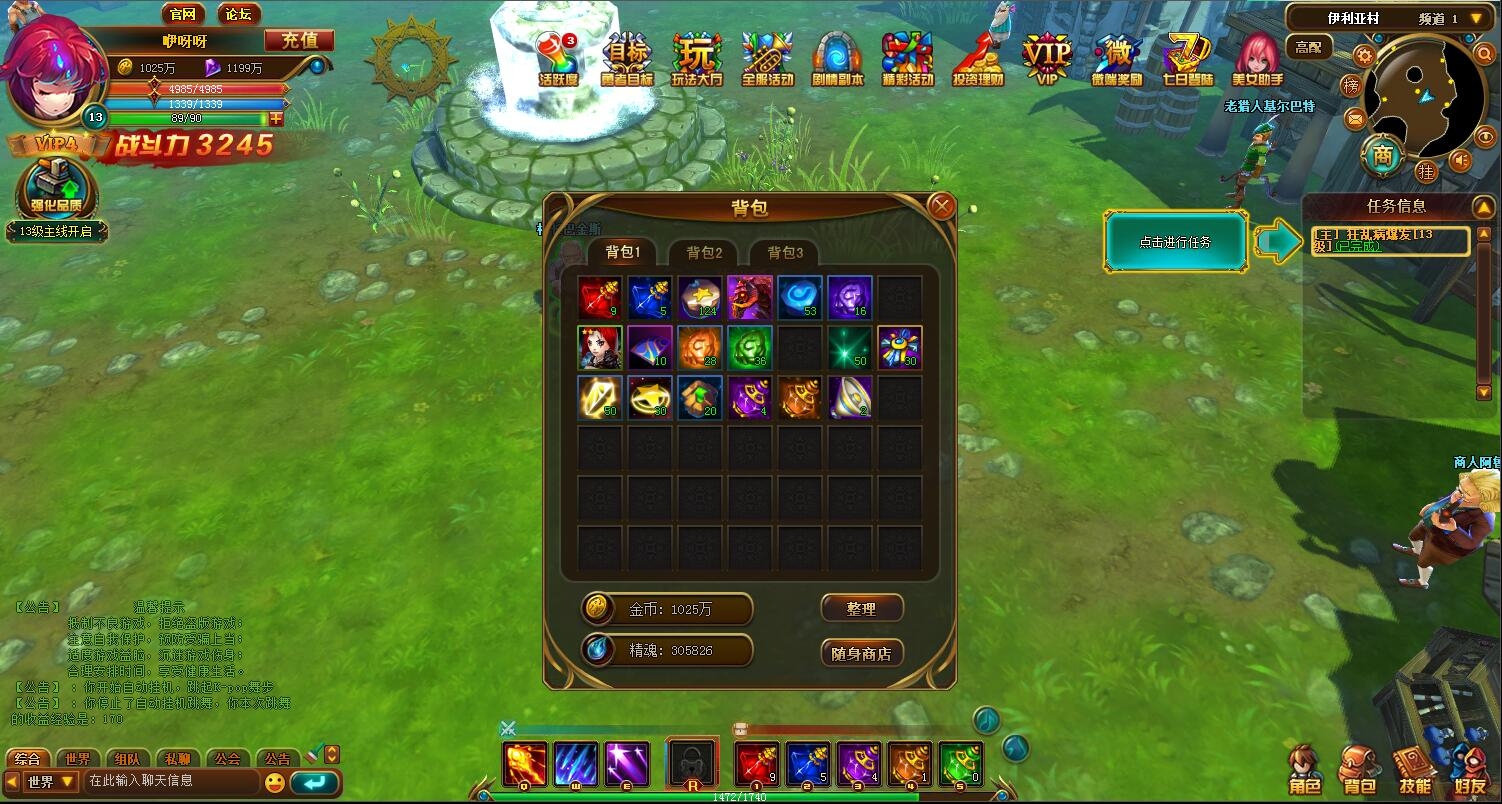
Task: Sort the bag with the 整理 button
Action: coord(861,608)
